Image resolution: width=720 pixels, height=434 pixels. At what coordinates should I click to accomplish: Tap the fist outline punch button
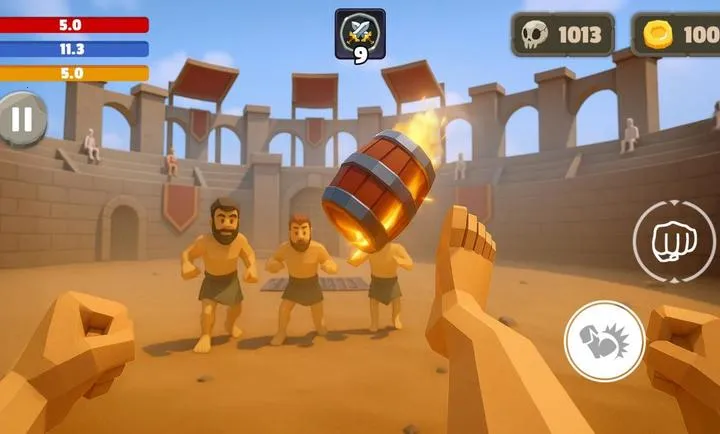pos(673,241)
